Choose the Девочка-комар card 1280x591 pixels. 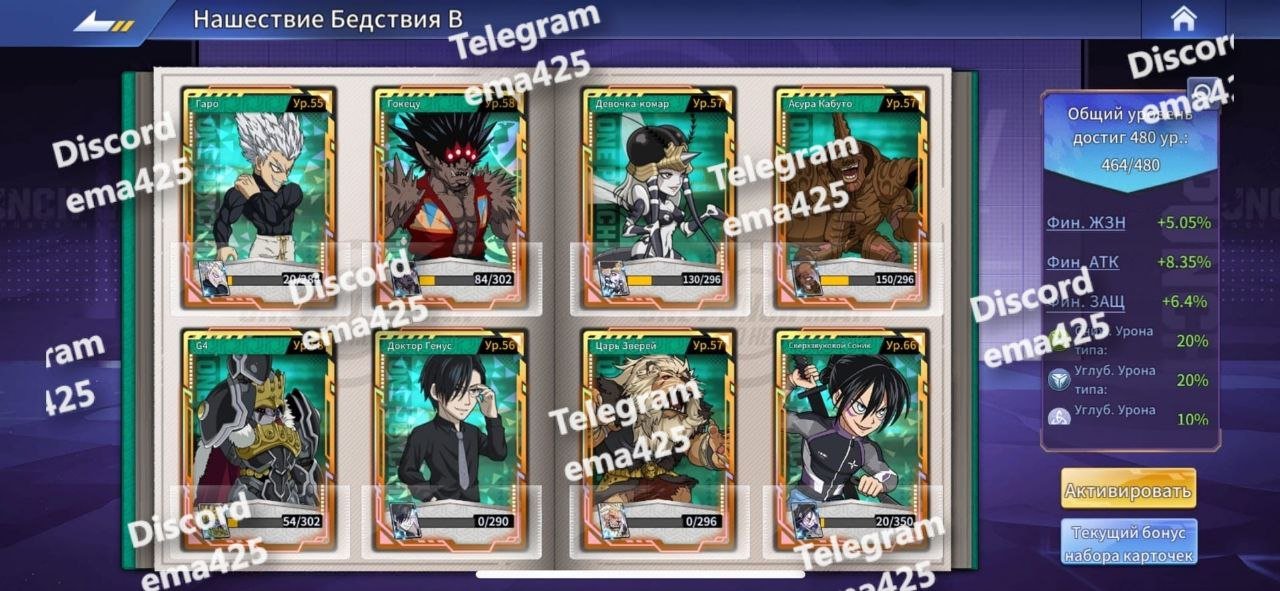click(657, 197)
